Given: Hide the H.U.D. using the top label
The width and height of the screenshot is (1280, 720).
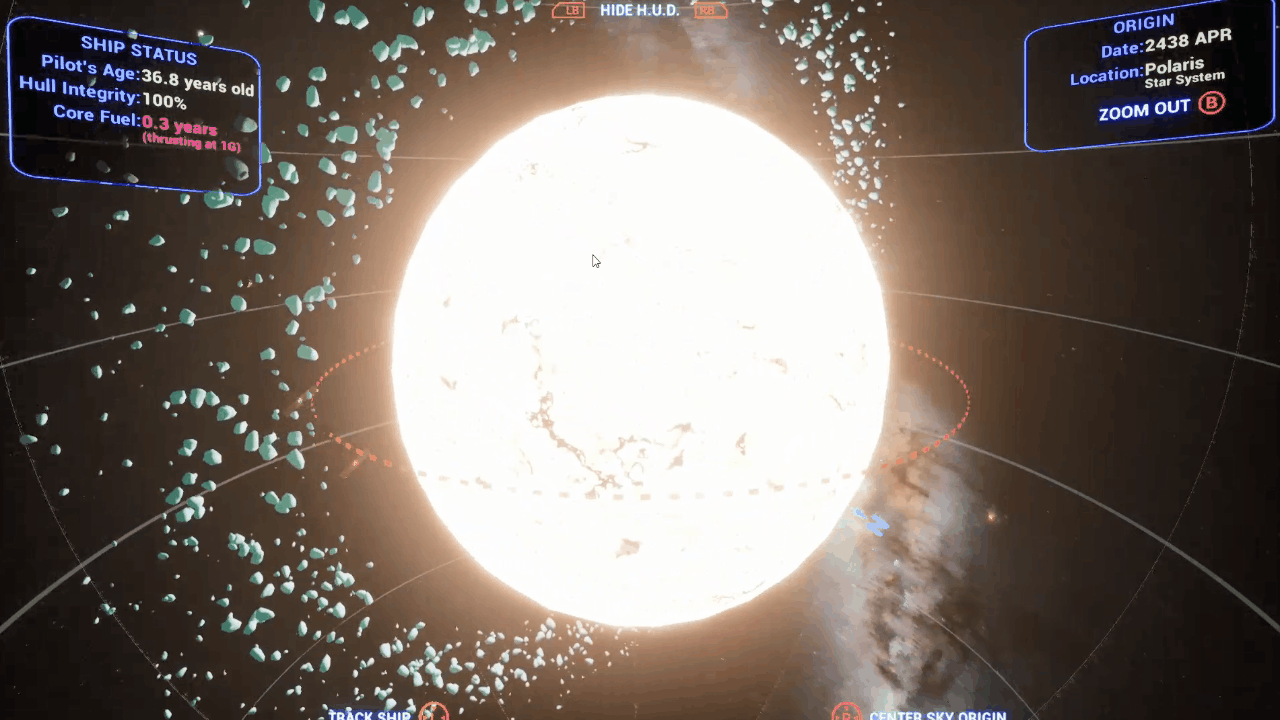Looking at the screenshot, I should pyautogui.click(x=639, y=10).
